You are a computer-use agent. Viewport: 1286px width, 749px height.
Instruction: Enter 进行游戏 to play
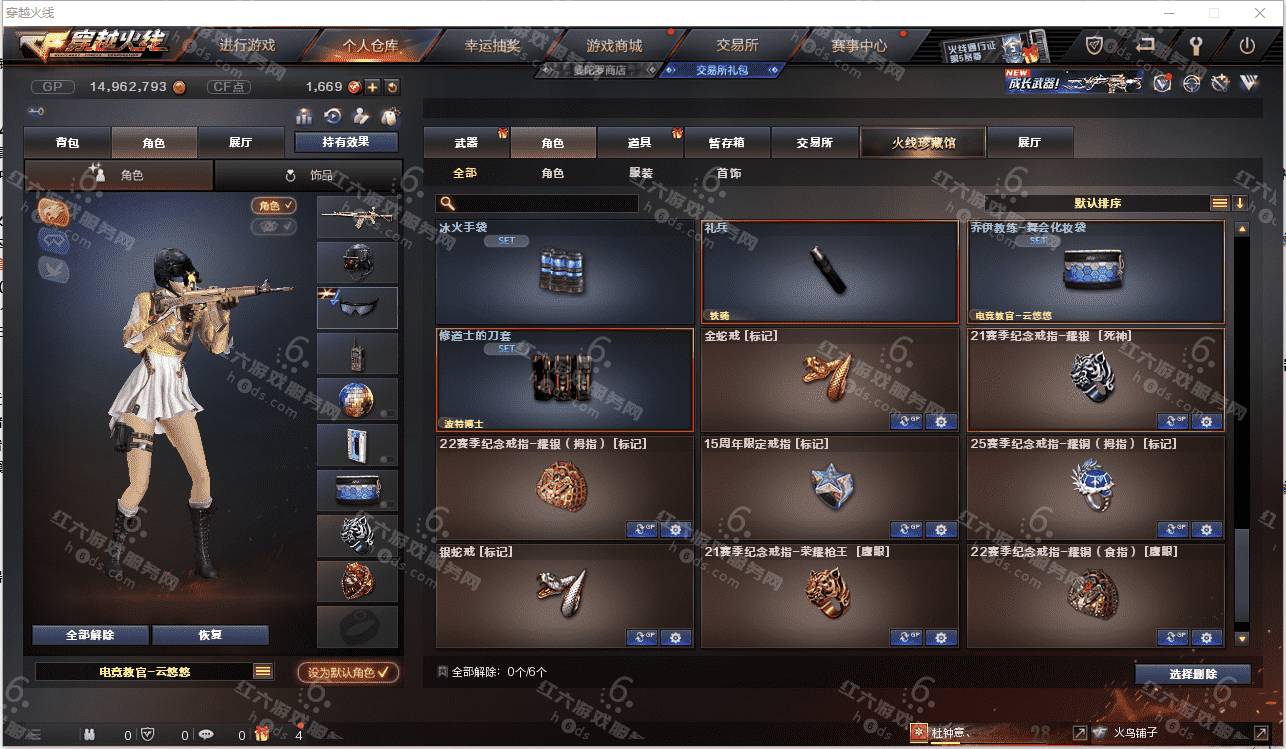coord(246,46)
